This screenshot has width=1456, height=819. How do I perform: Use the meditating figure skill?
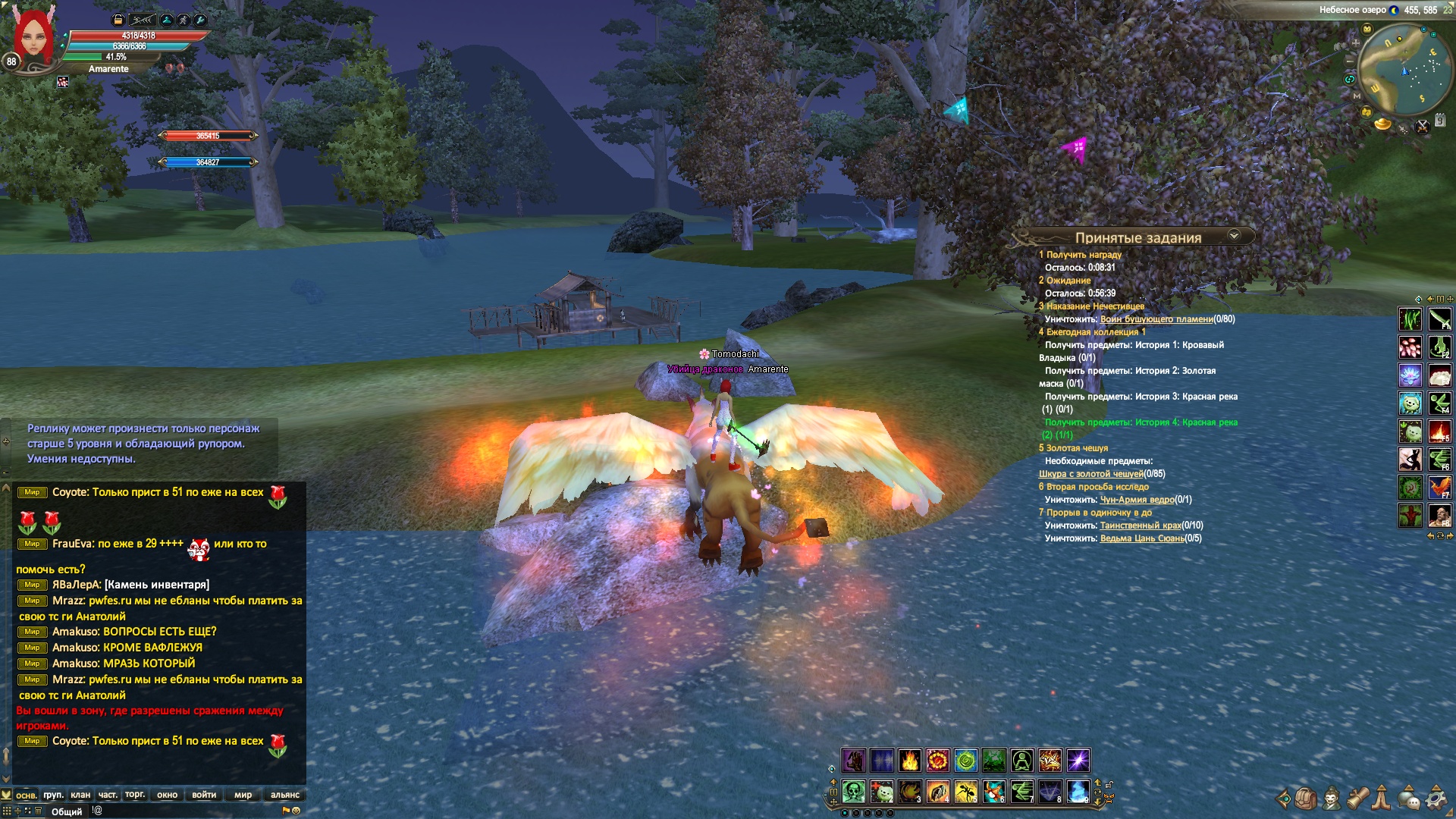[1021, 760]
